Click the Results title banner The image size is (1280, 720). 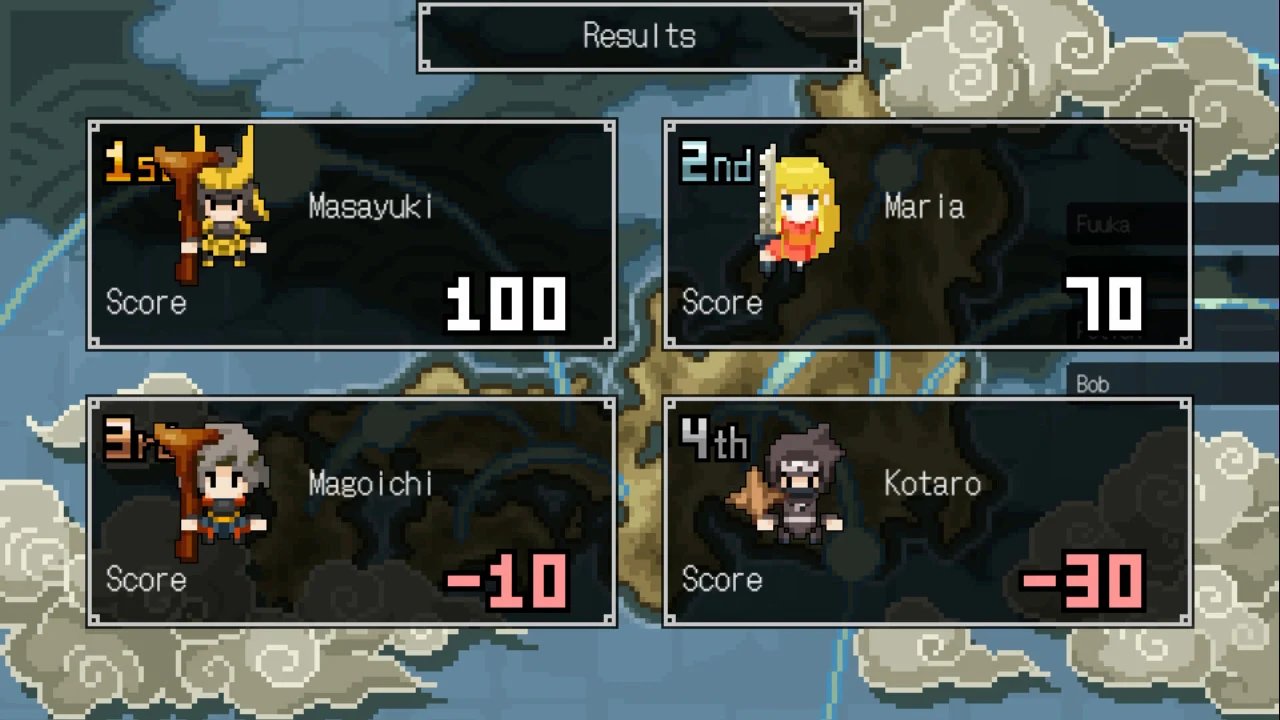click(x=638, y=36)
